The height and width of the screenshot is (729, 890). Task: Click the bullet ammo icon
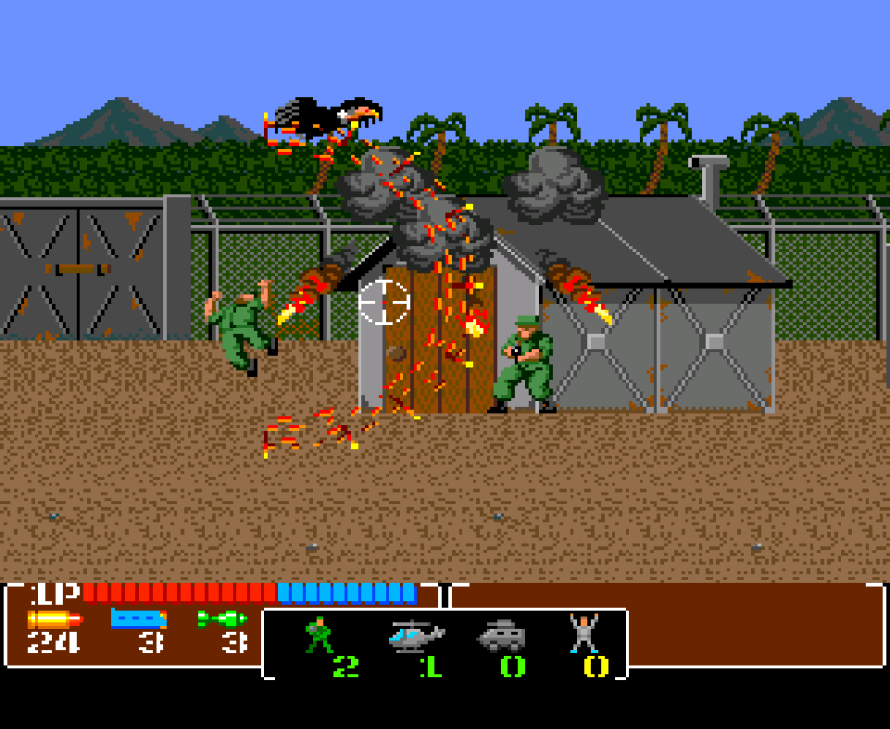point(54,619)
